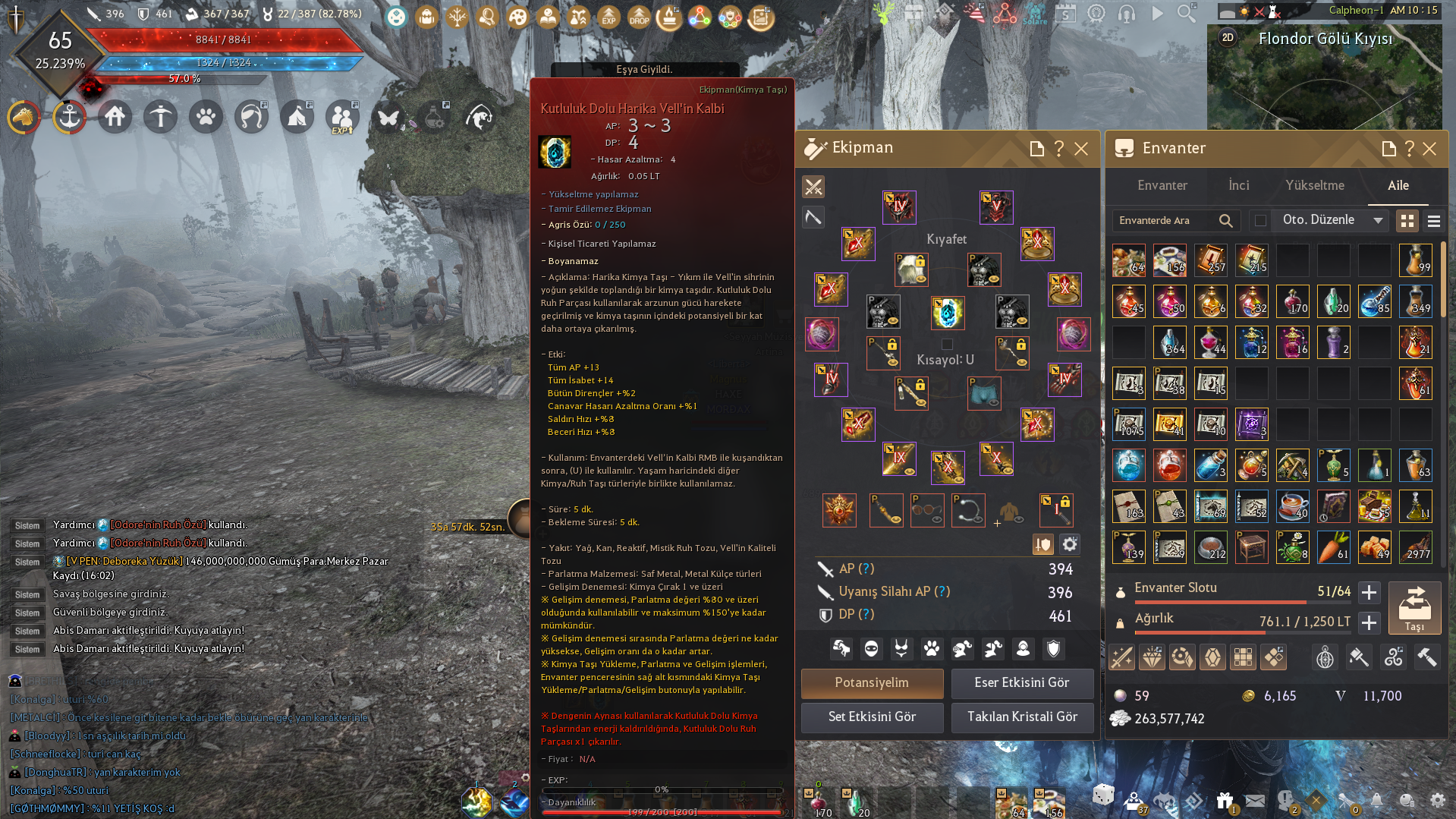
Task: Expand the Oto. Düzenle dropdown arrow
Action: coord(1378,221)
